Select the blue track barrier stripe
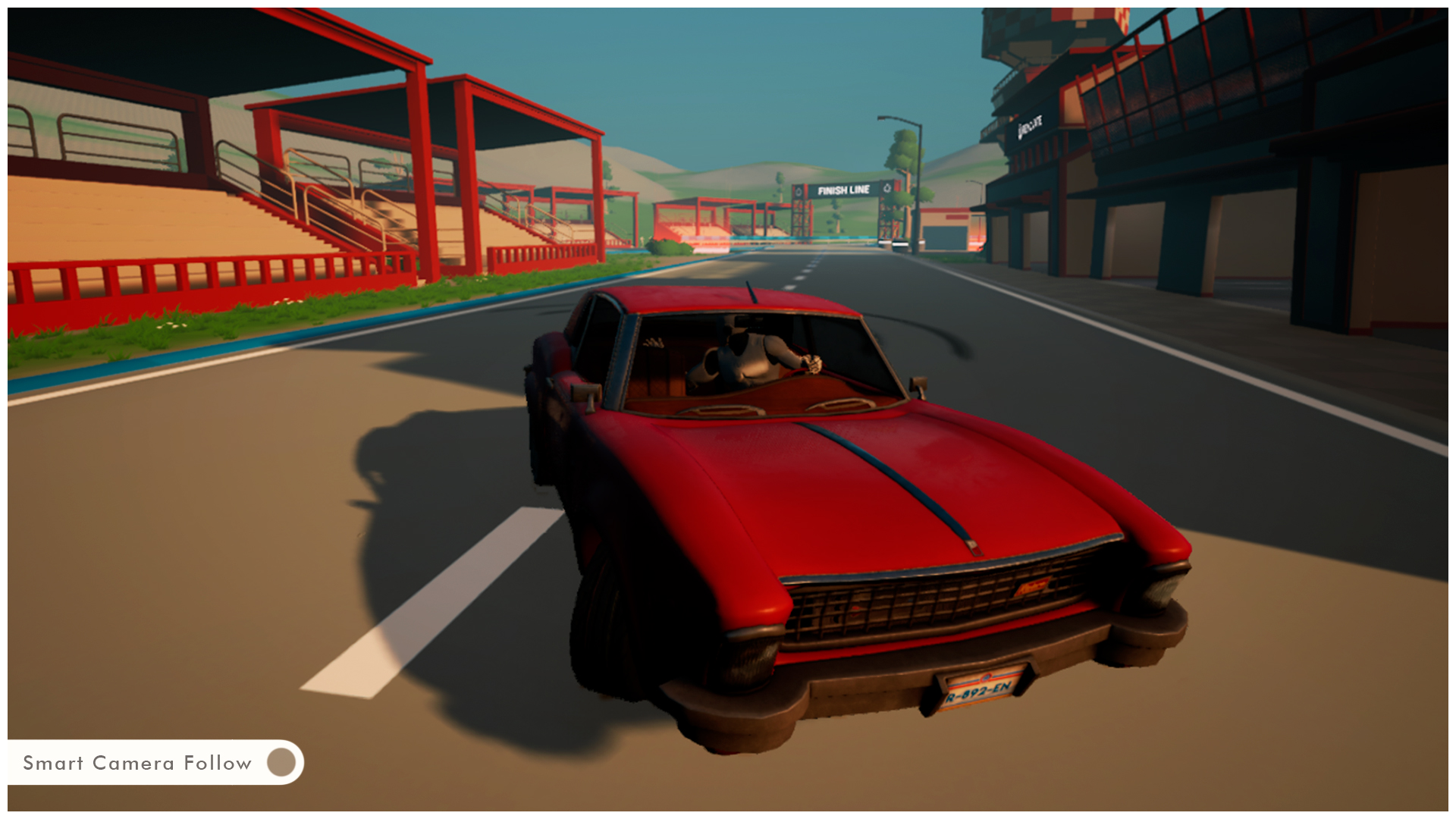 227,353
